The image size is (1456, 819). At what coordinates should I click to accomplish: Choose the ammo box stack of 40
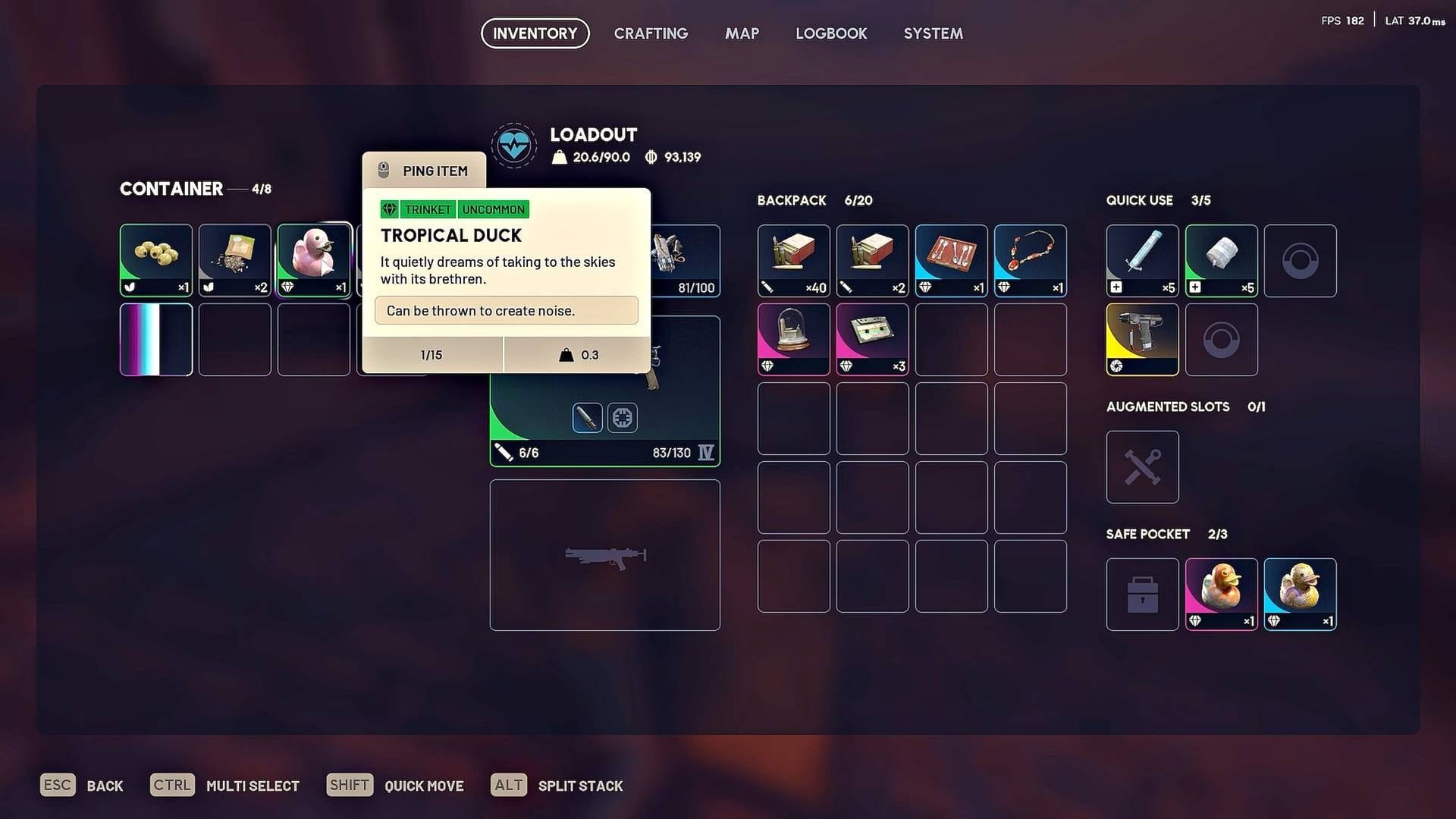(793, 259)
